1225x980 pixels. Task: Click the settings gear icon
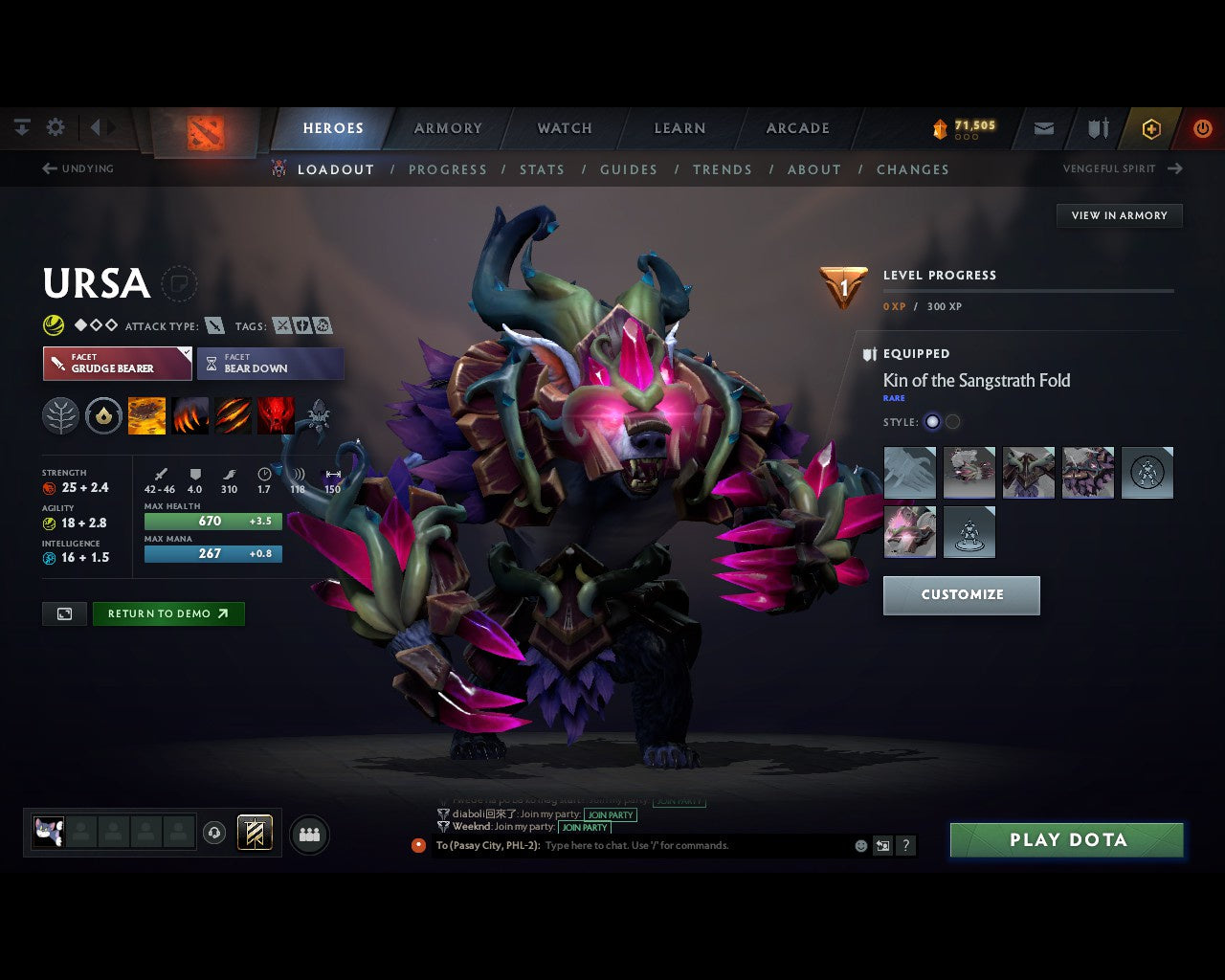pyautogui.click(x=55, y=126)
